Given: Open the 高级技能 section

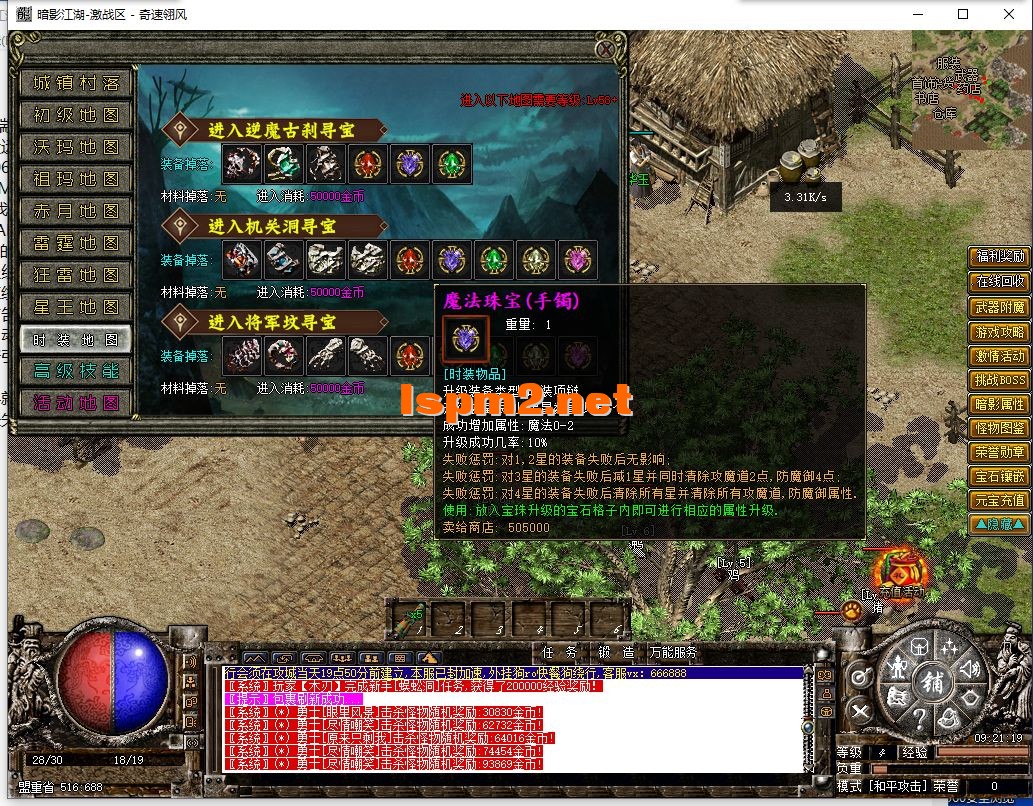Looking at the screenshot, I should click(76, 371).
